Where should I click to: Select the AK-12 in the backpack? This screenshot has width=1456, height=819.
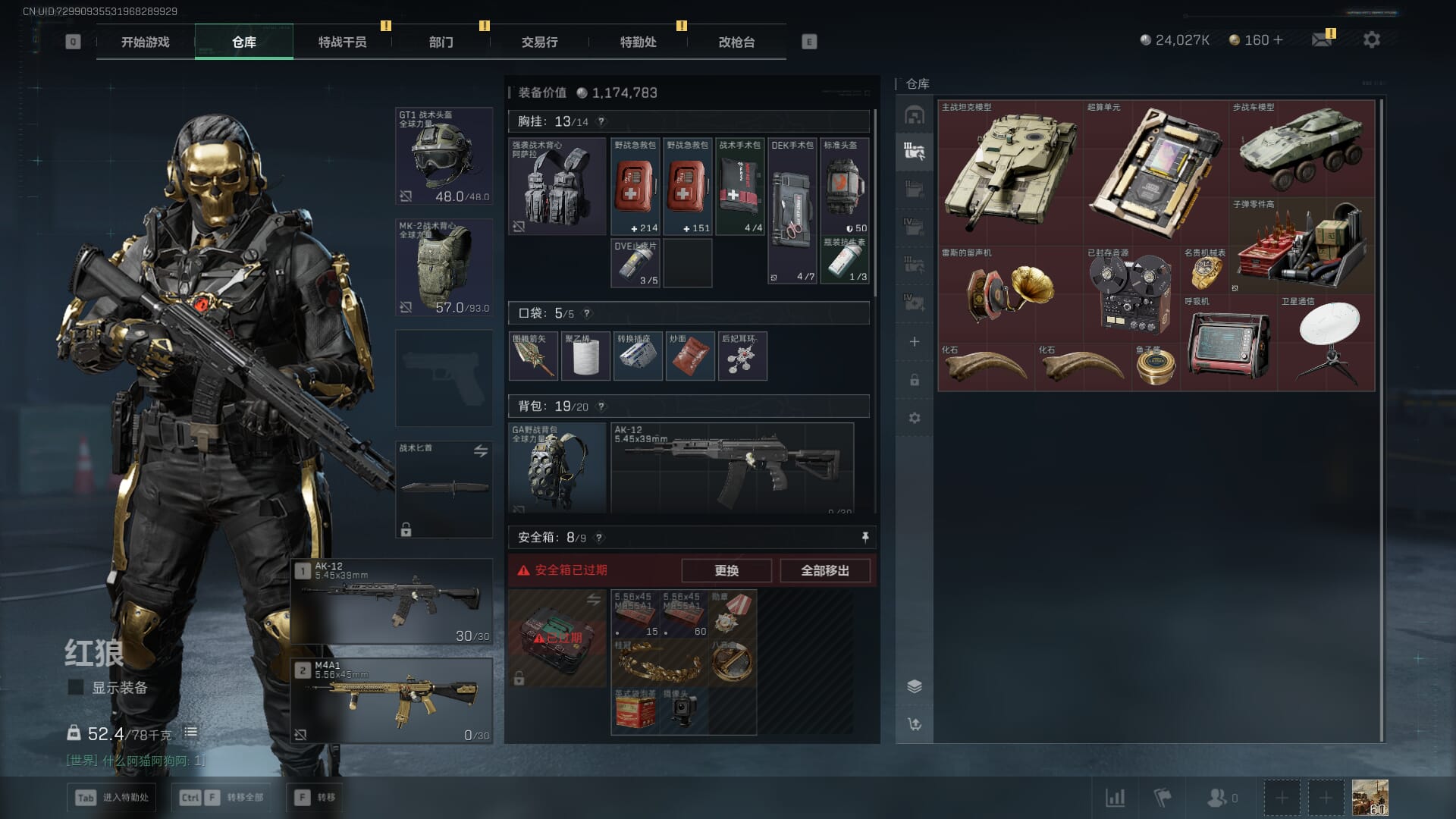(732, 467)
